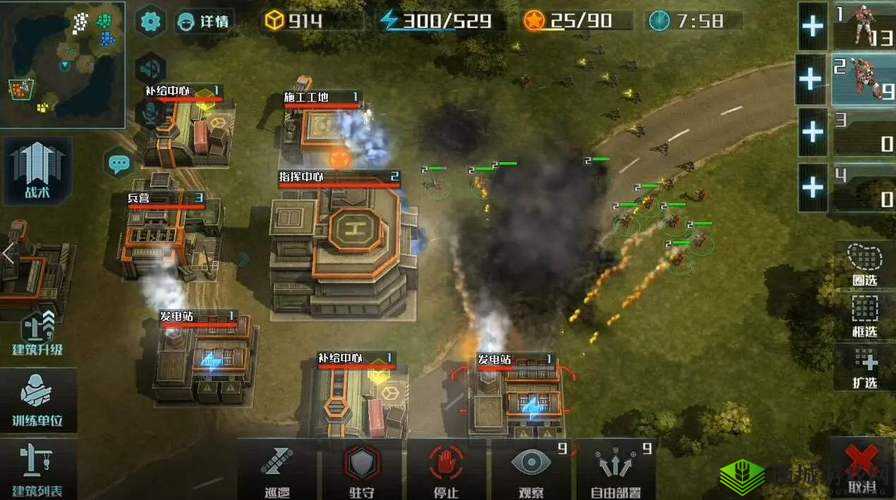
Task: Toggle the sound speaker icon
Action: coord(151,68)
